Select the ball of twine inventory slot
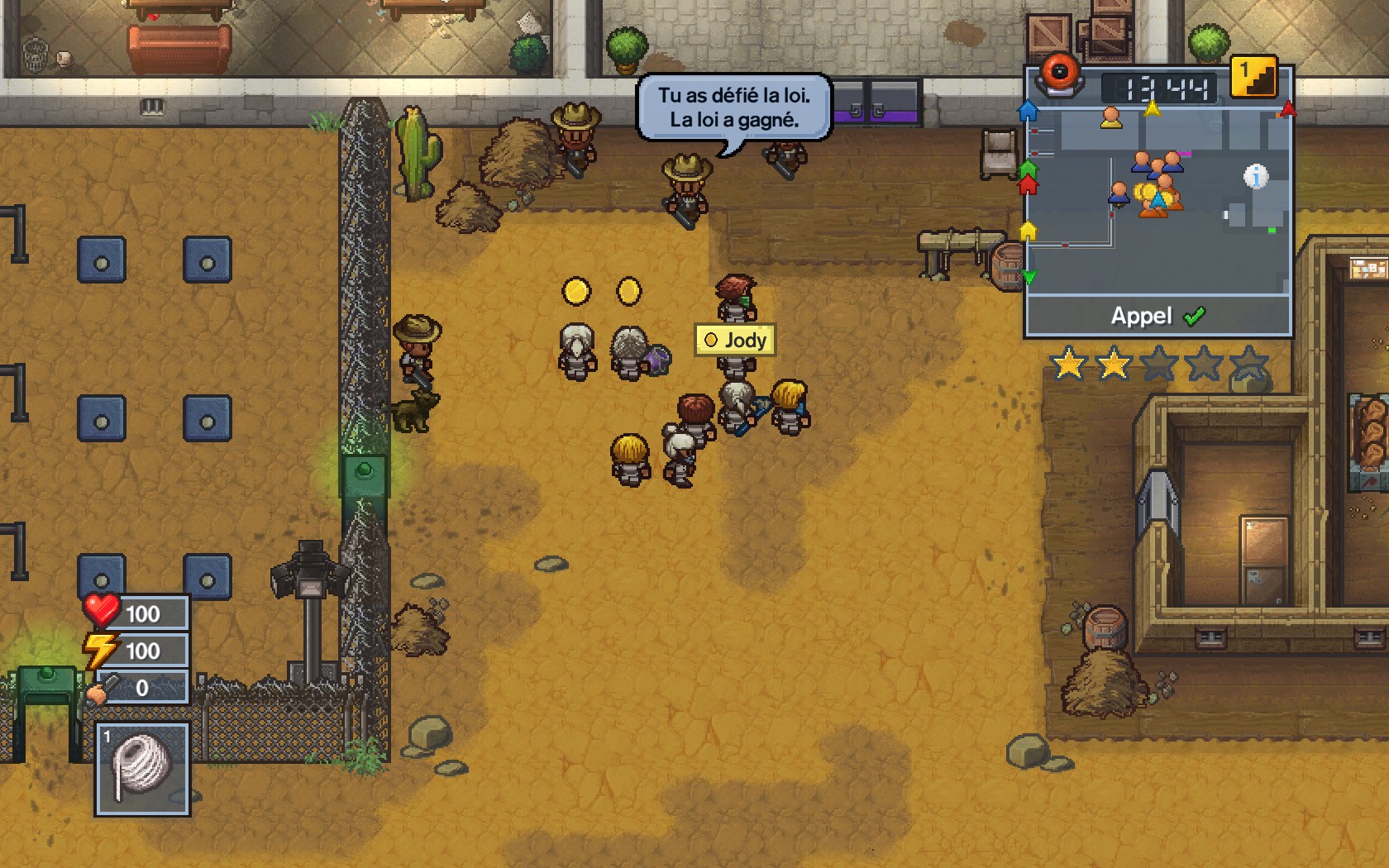Screen dimensions: 1389x868 (x=142, y=768)
